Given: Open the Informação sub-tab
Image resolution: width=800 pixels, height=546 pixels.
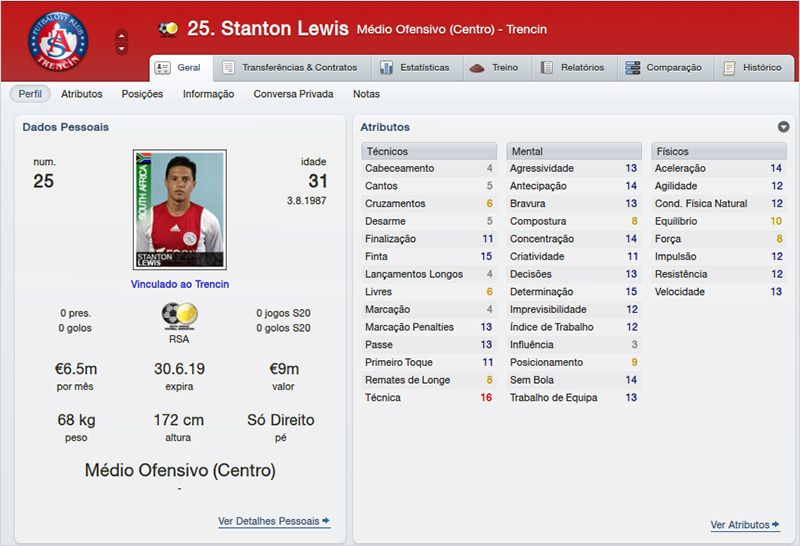Looking at the screenshot, I should click(x=208, y=94).
